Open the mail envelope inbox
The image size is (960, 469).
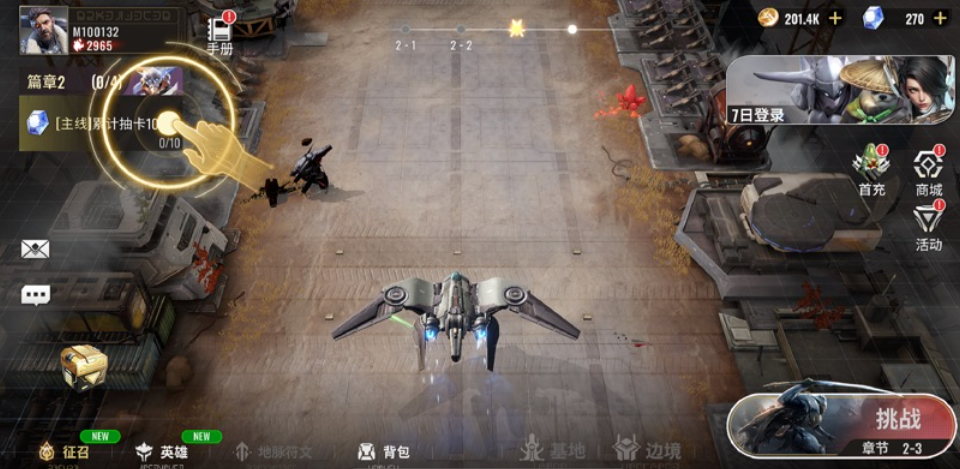[35, 249]
